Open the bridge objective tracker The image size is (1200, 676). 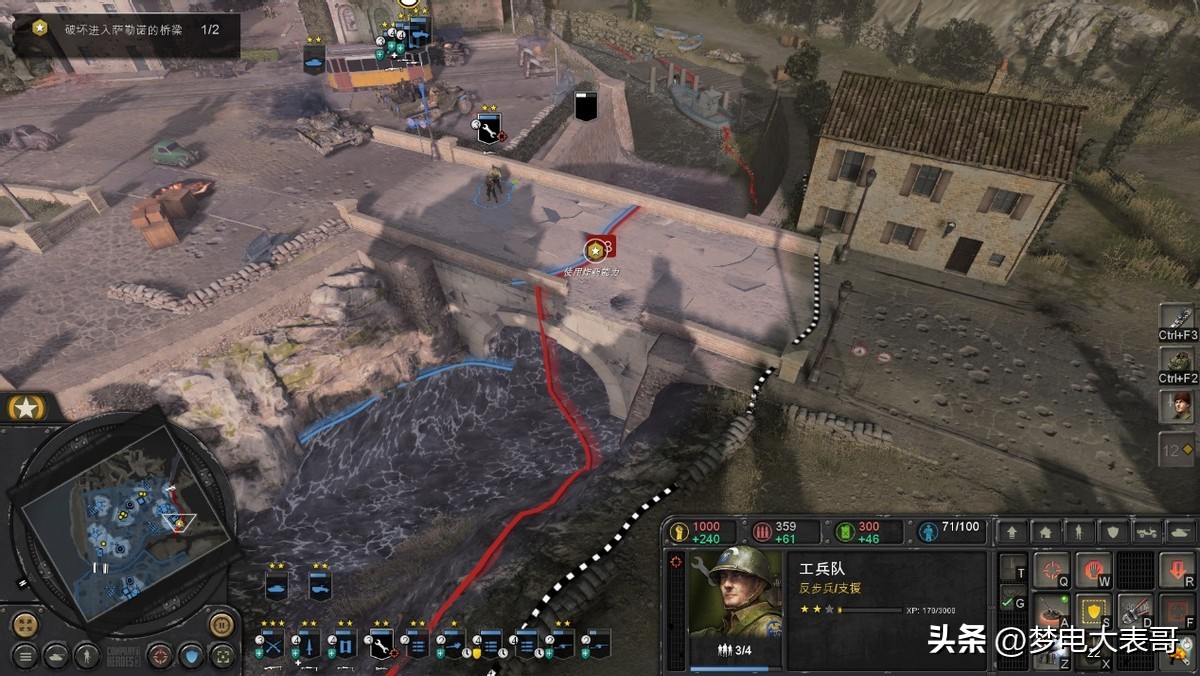[126, 30]
